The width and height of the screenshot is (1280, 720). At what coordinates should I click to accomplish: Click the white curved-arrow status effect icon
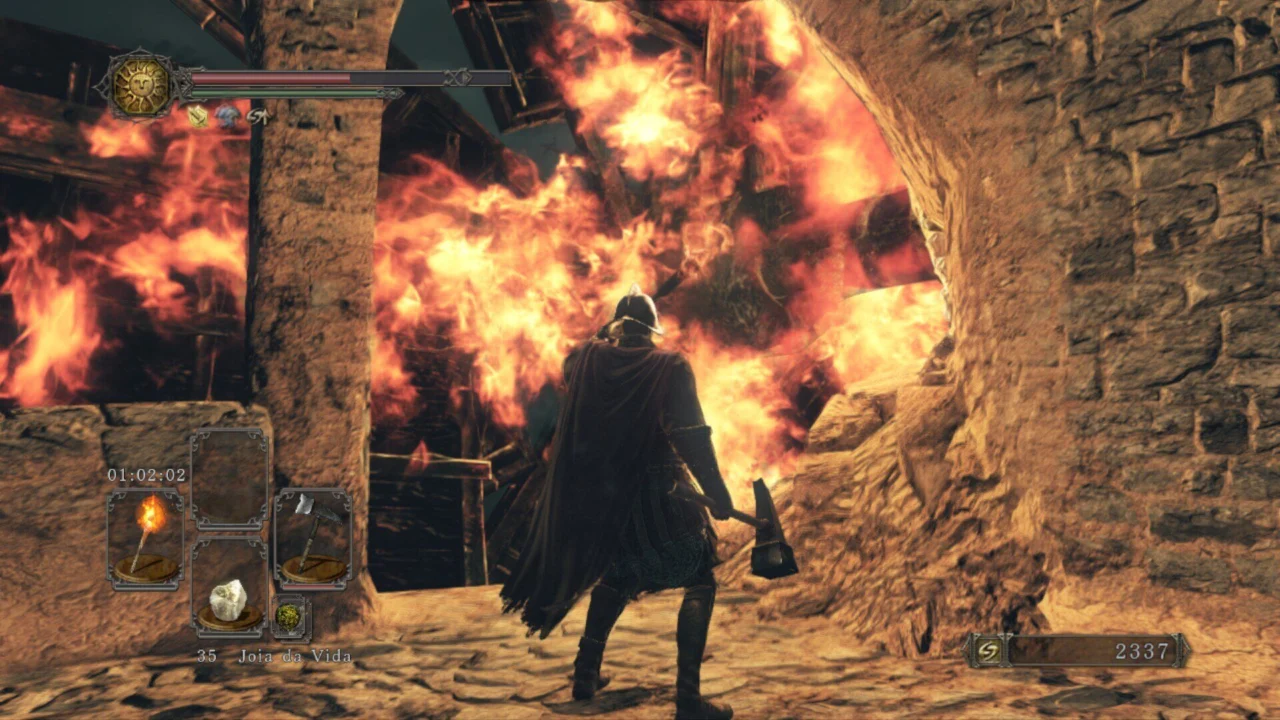(257, 118)
